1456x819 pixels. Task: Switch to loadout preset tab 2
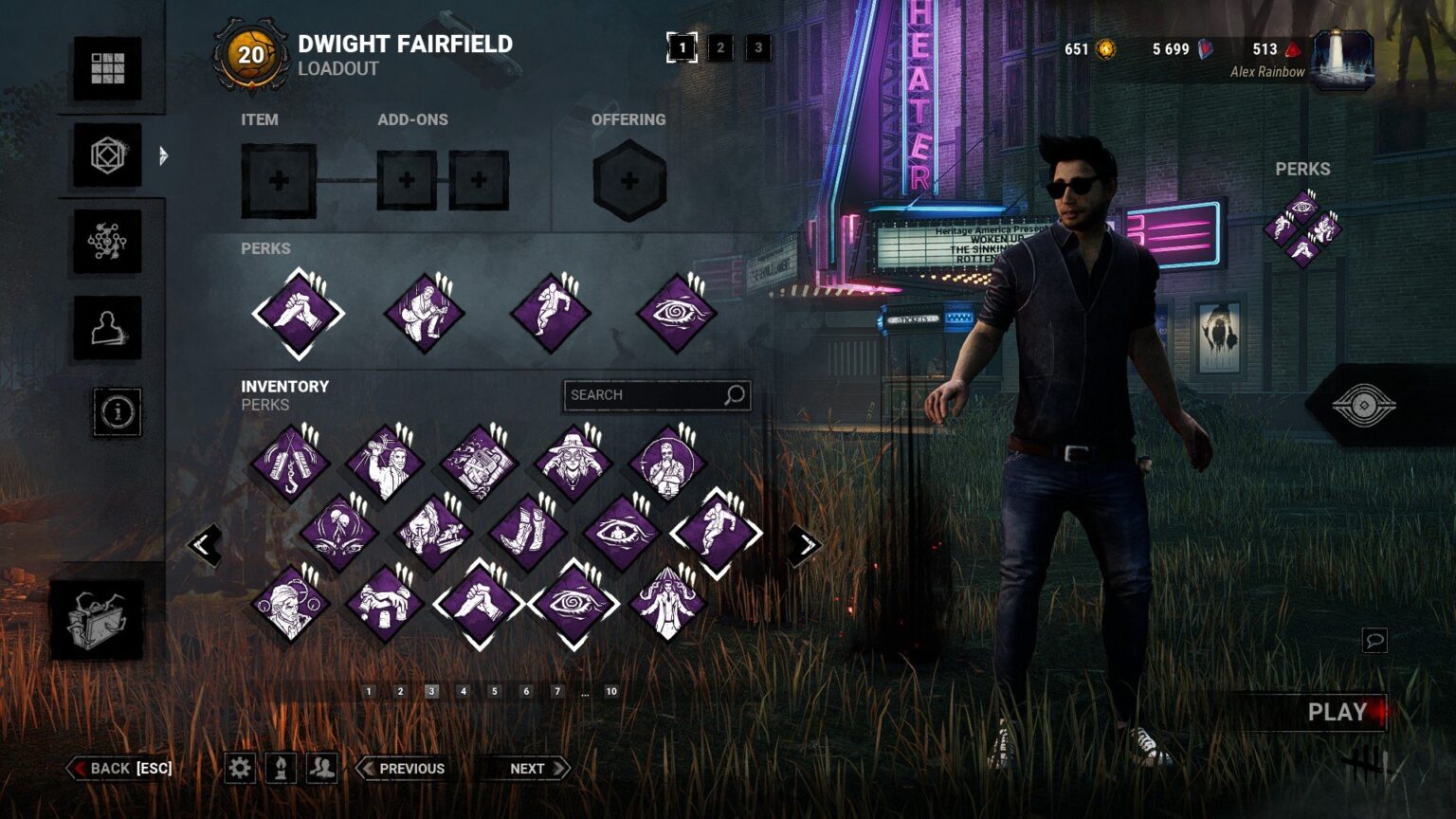722,47
